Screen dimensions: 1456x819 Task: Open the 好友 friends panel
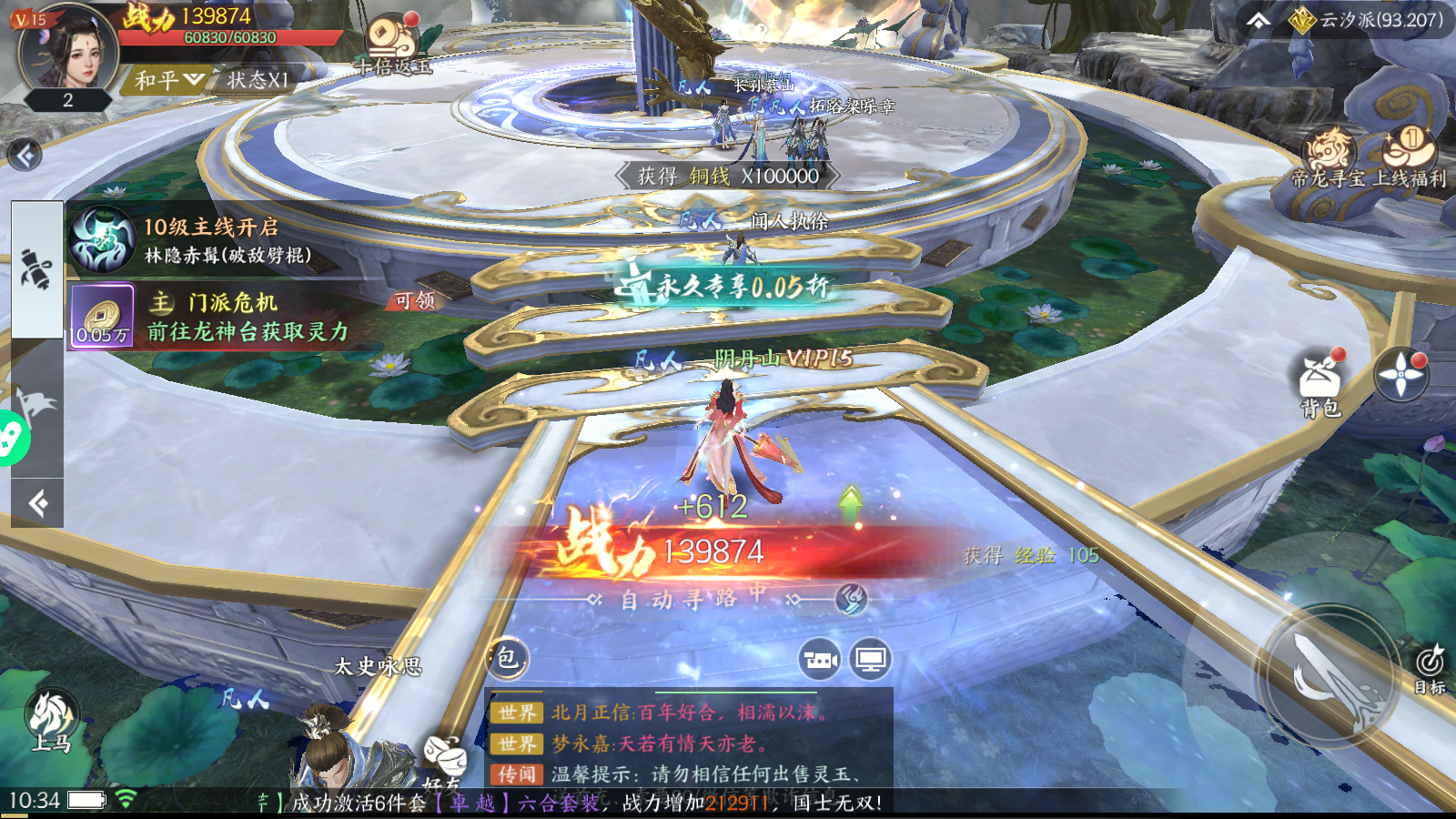pyautogui.click(x=446, y=760)
